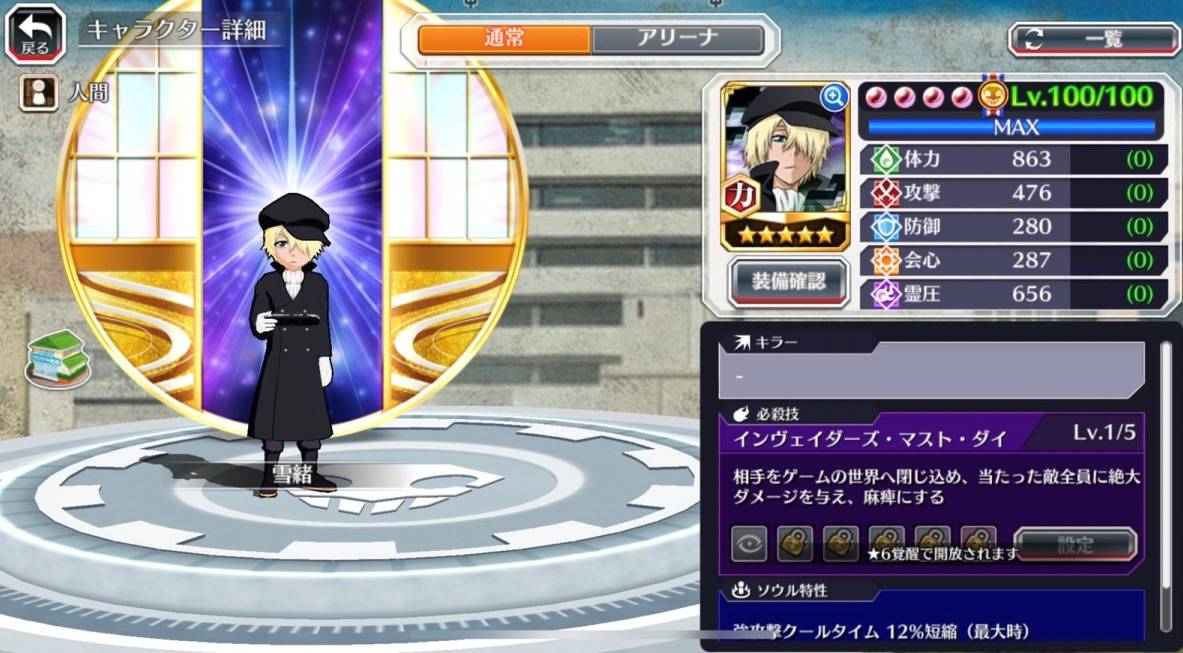Switch to the 通常 tab
1183x653 pixels.
(504, 40)
